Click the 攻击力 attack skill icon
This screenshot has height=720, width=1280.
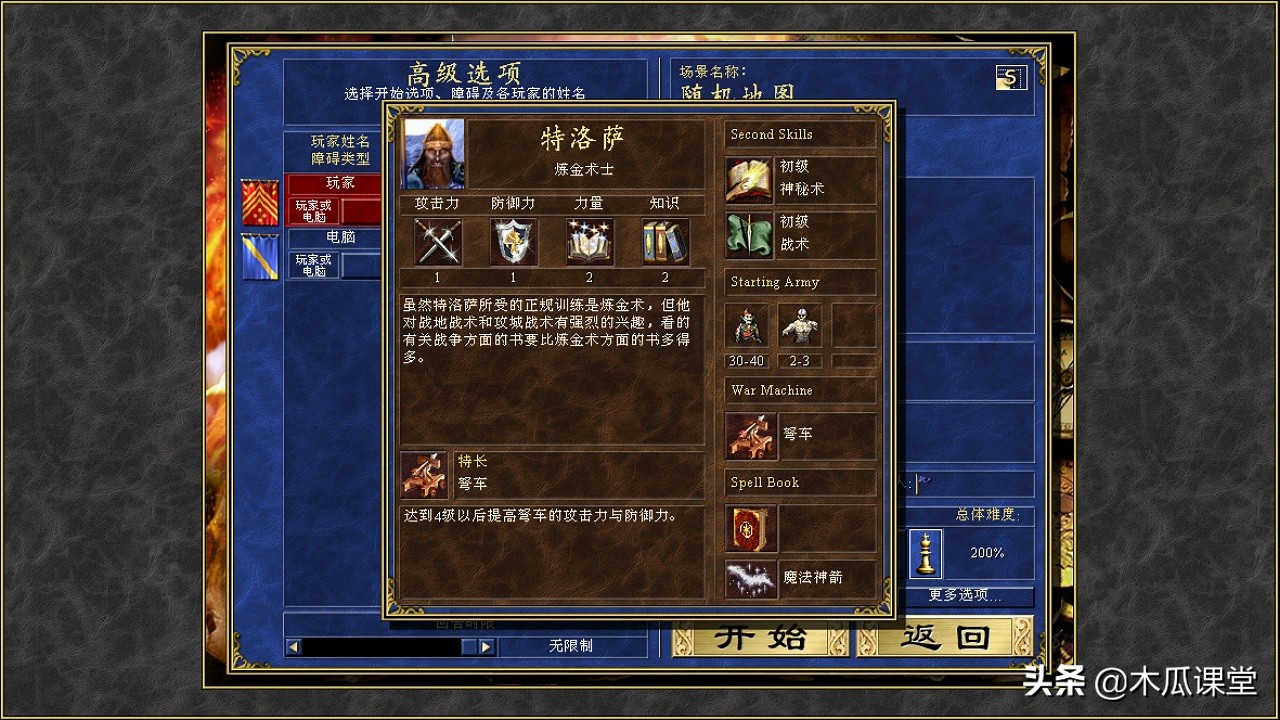coord(436,240)
